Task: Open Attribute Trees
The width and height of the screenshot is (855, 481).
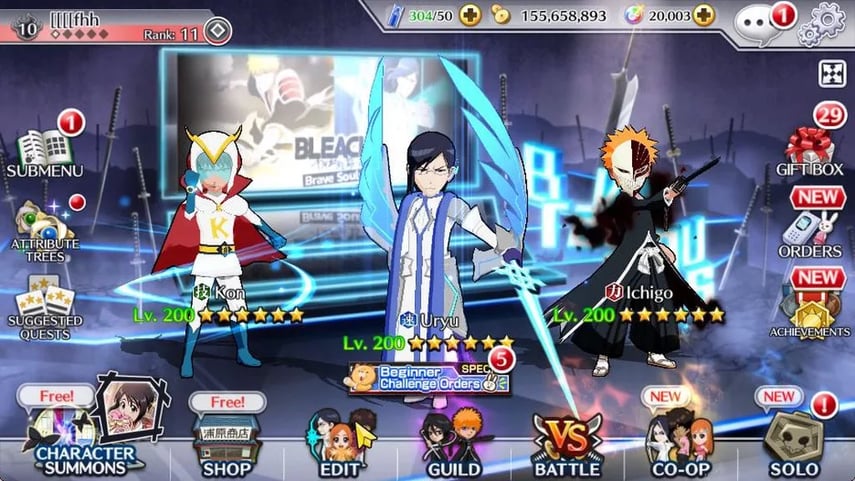Action: (42, 229)
